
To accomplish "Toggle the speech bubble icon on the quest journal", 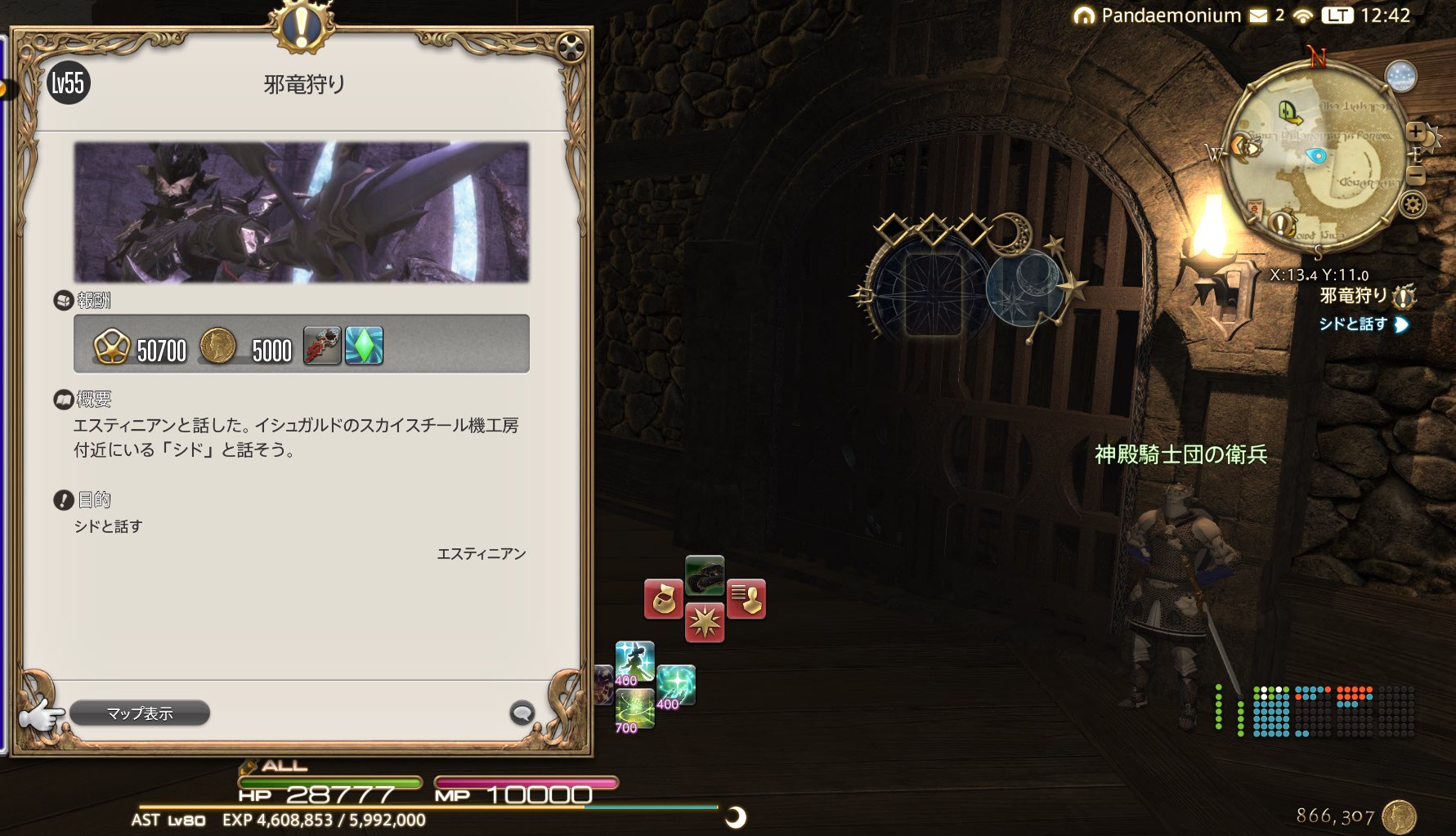I will pyautogui.click(x=523, y=713).
